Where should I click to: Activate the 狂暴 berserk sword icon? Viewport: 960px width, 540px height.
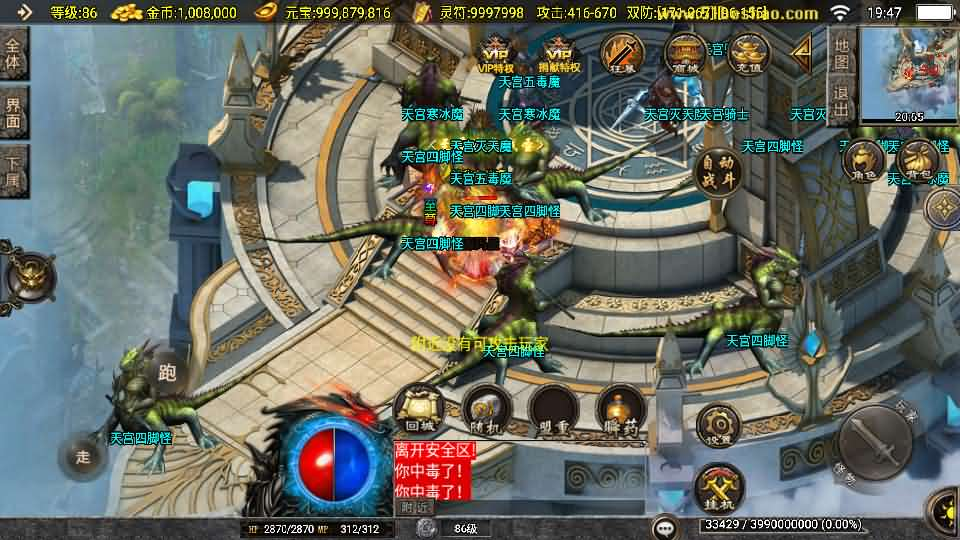622,54
